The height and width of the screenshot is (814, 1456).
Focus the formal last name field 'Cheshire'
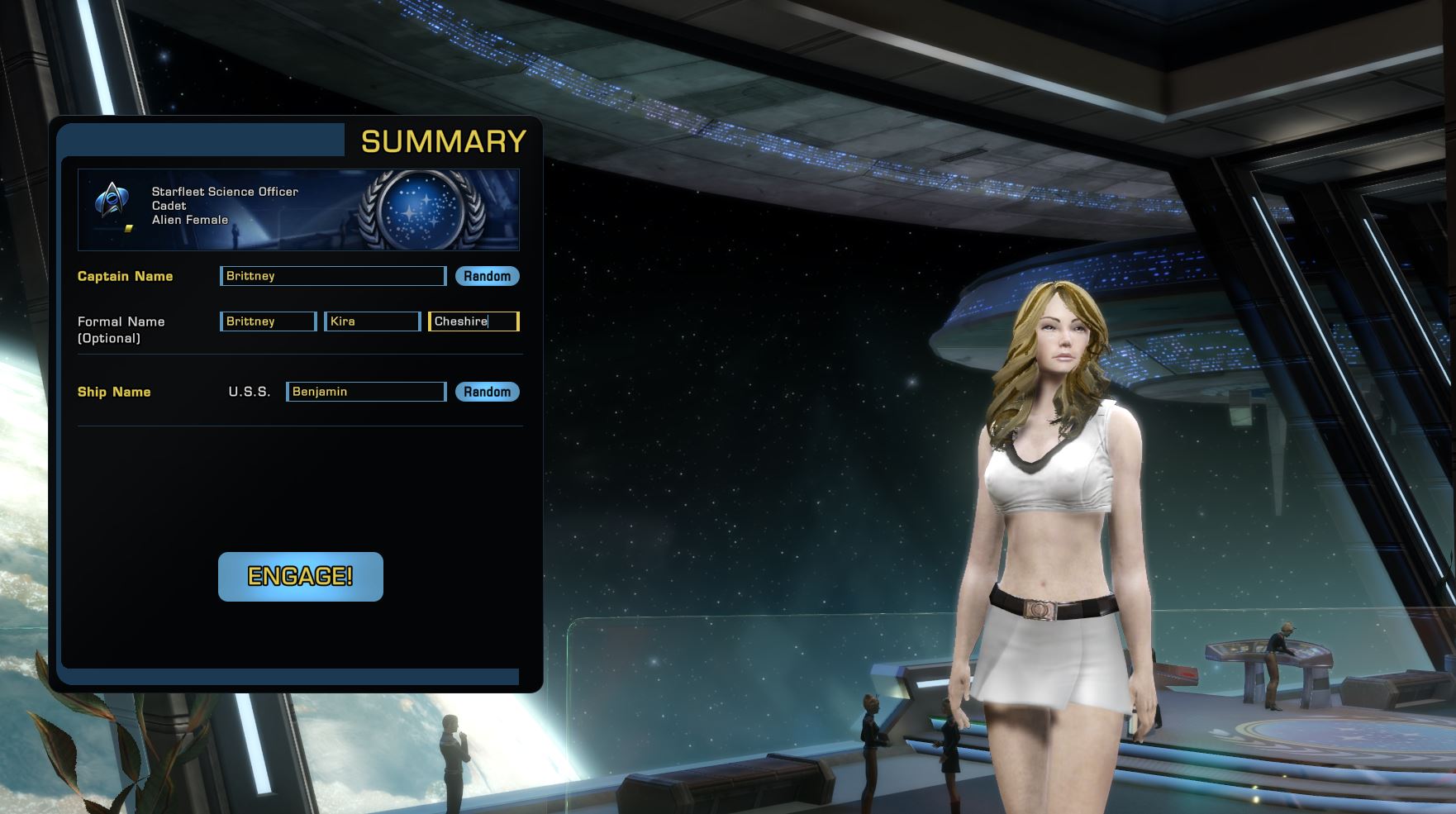[x=473, y=321]
